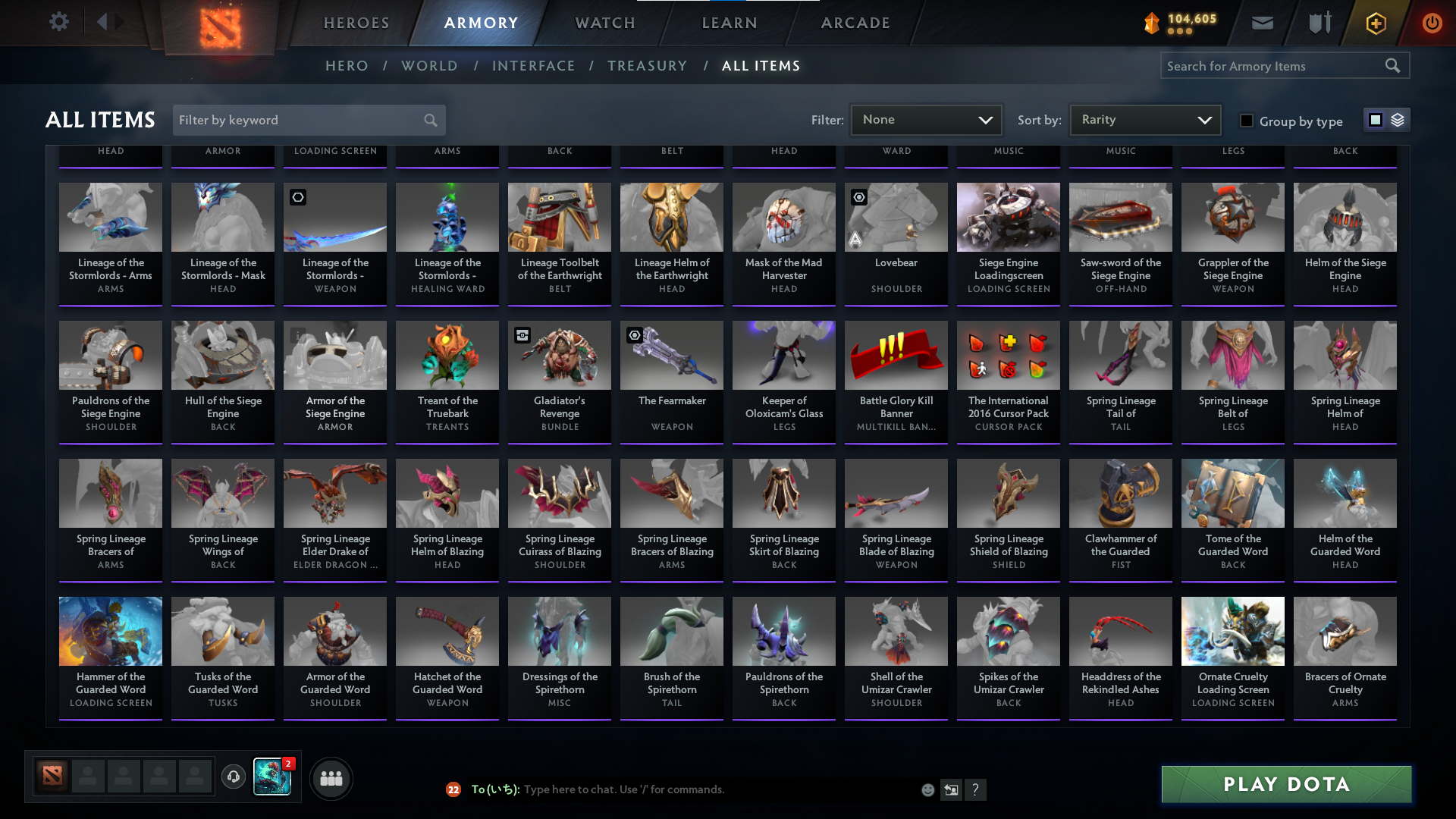Click the chat help question mark button
Image resolution: width=1456 pixels, height=819 pixels.
tap(976, 789)
